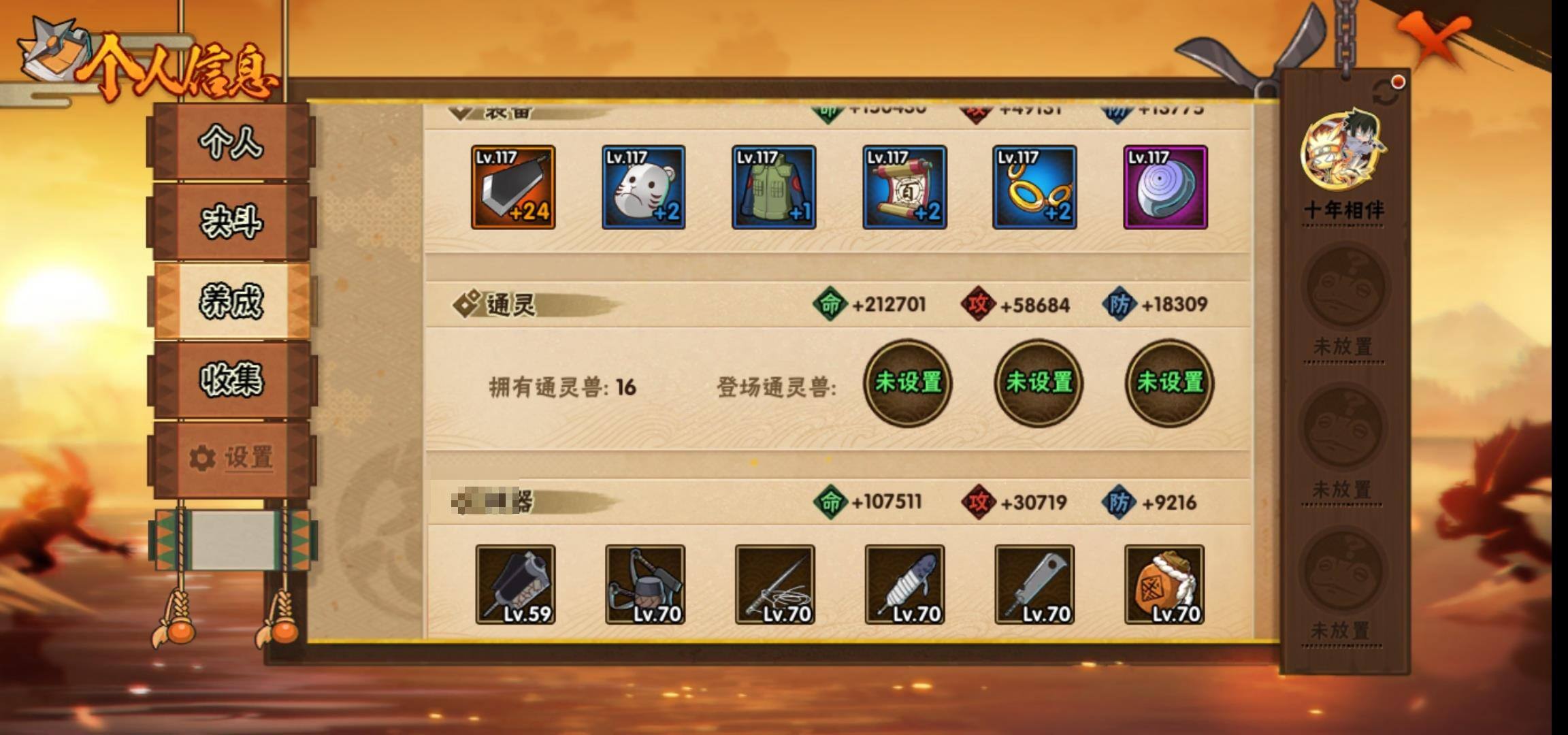Select the cleaver weapon with +24
The image size is (1568, 735).
pos(513,187)
